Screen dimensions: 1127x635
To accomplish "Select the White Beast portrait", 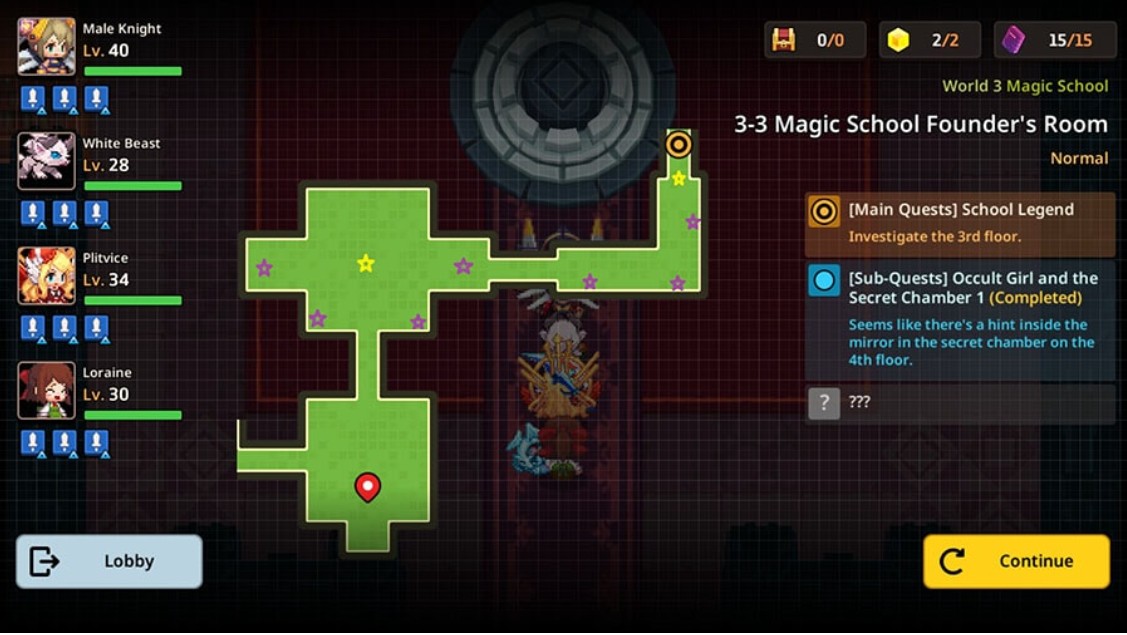I will point(46,160).
